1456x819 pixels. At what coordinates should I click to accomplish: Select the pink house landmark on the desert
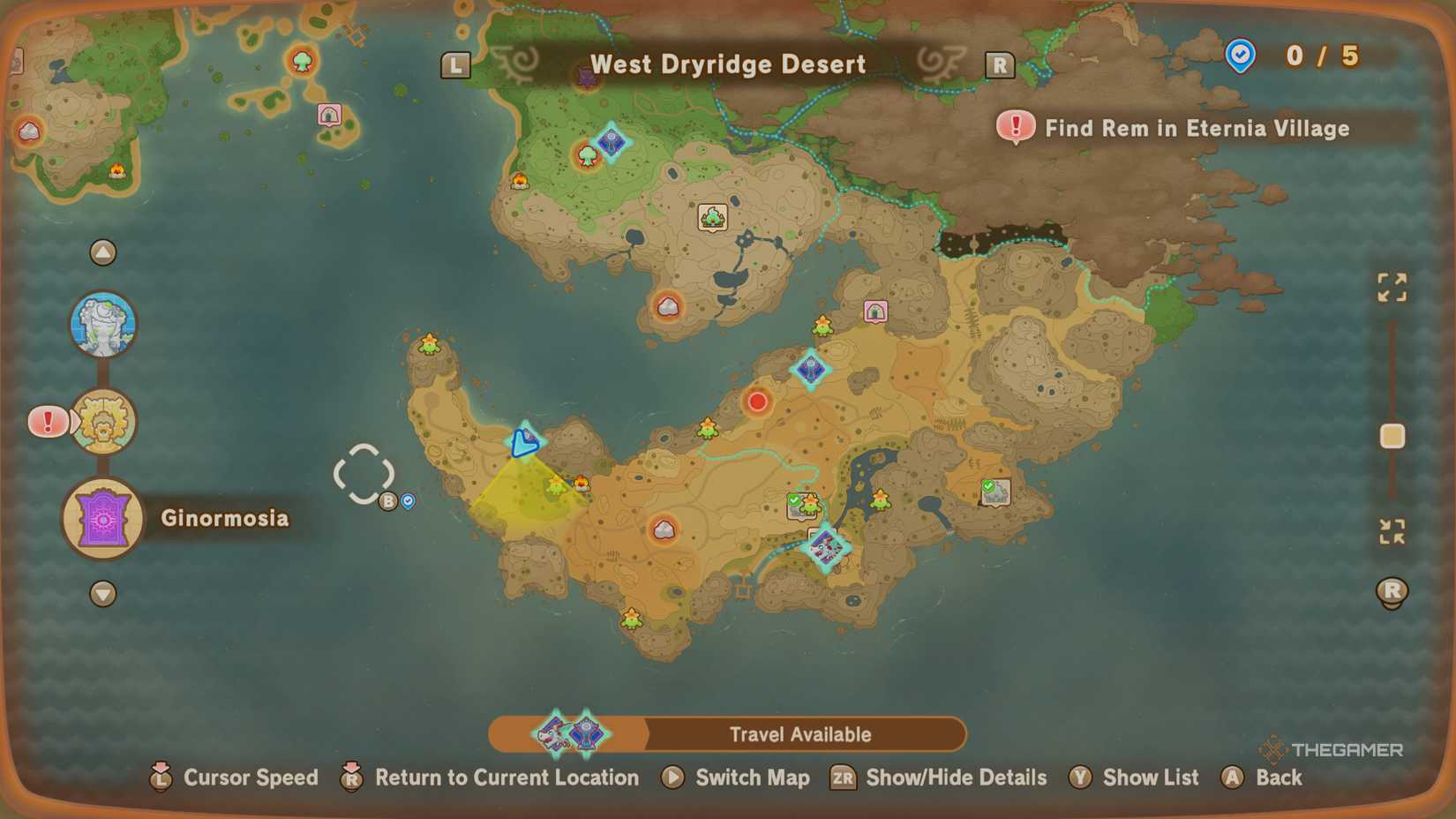click(x=874, y=312)
